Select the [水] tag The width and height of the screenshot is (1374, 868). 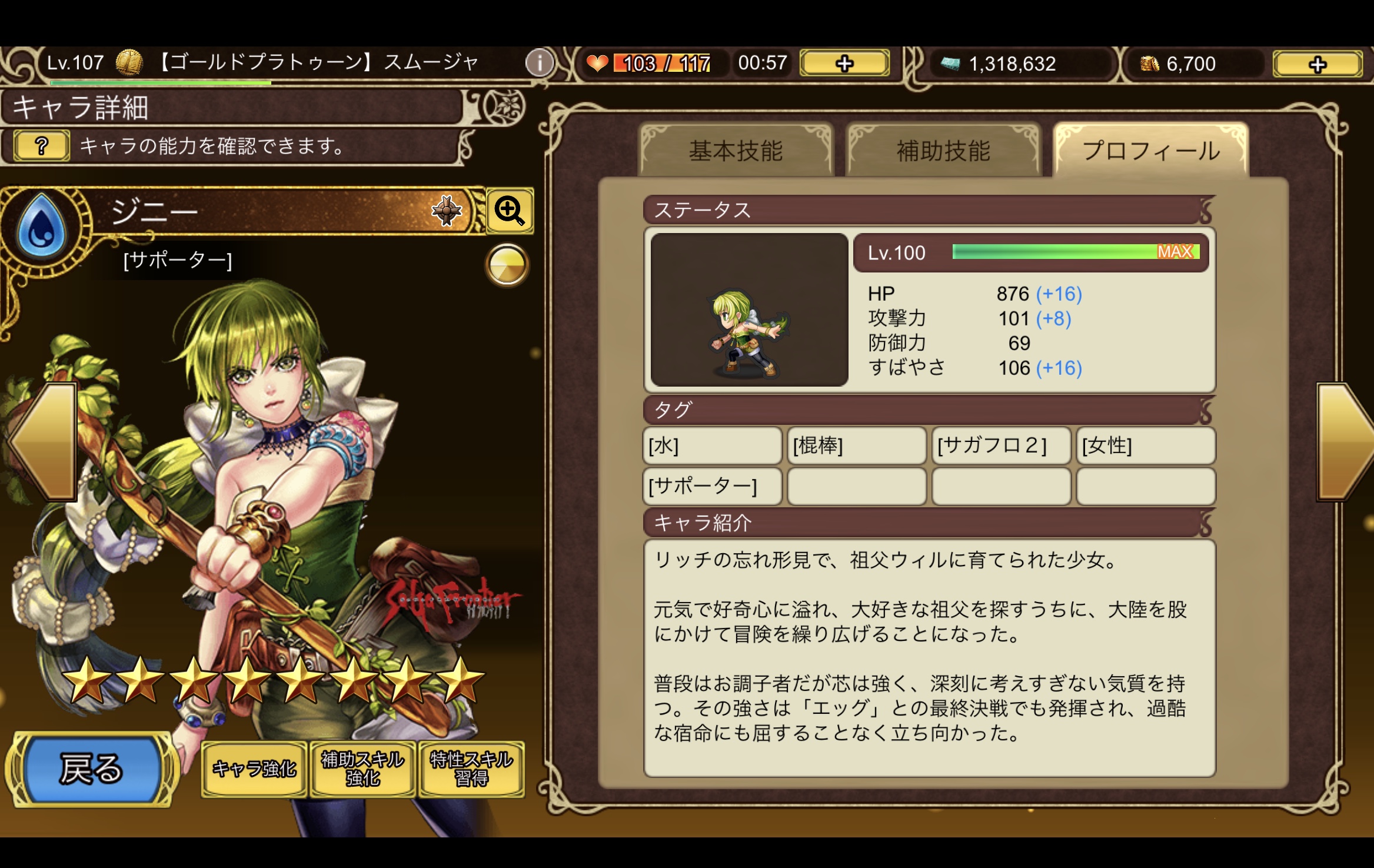pyautogui.click(x=712, y=445)
